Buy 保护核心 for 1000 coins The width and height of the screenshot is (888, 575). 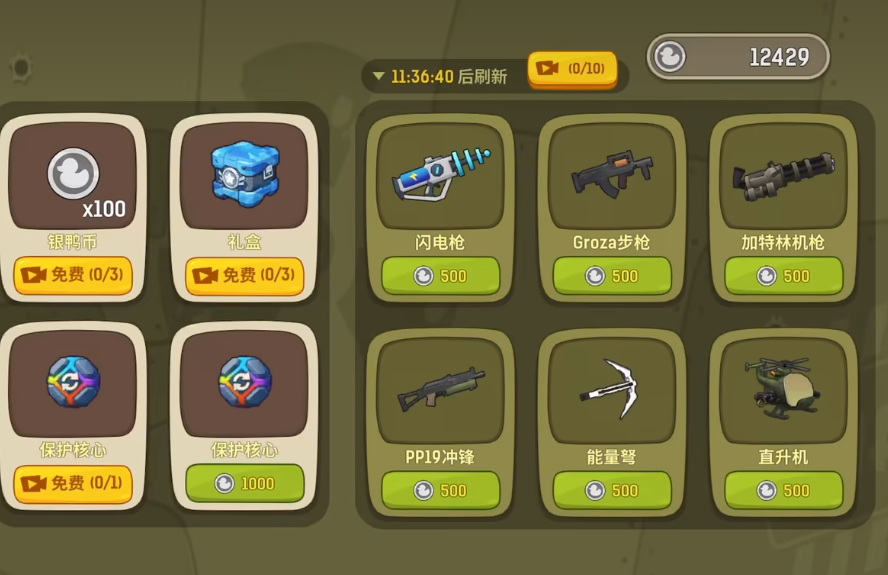[x=244, y=483]
